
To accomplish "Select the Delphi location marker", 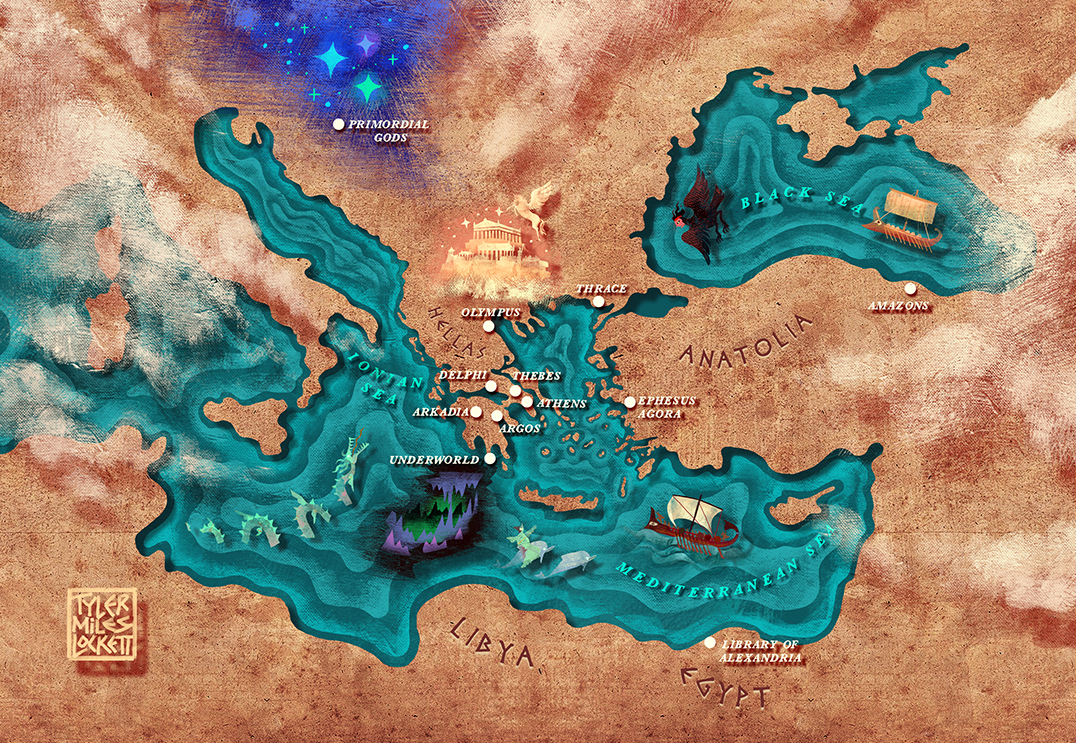I will [491, 386].
